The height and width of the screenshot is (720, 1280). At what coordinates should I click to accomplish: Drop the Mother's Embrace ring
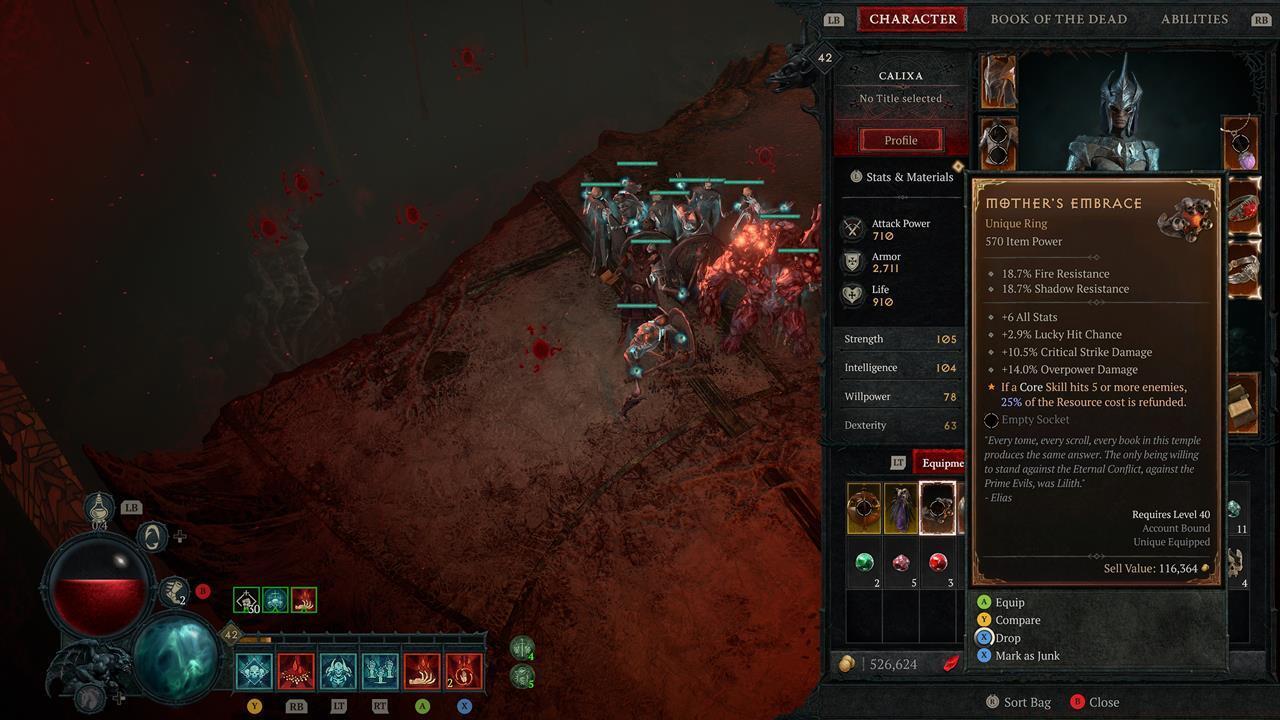click(x=1007, y=638)
